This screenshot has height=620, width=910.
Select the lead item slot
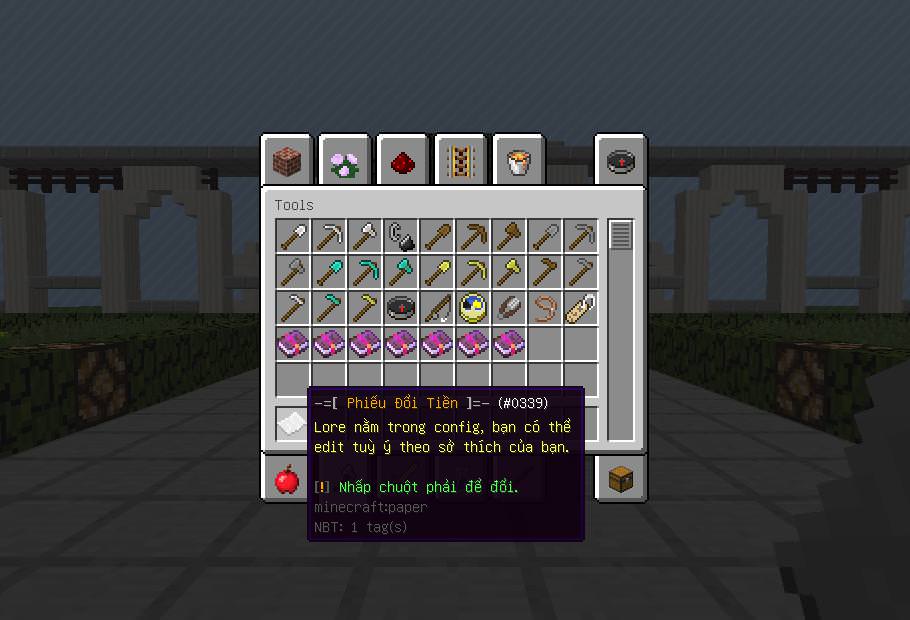coord(545,308)
